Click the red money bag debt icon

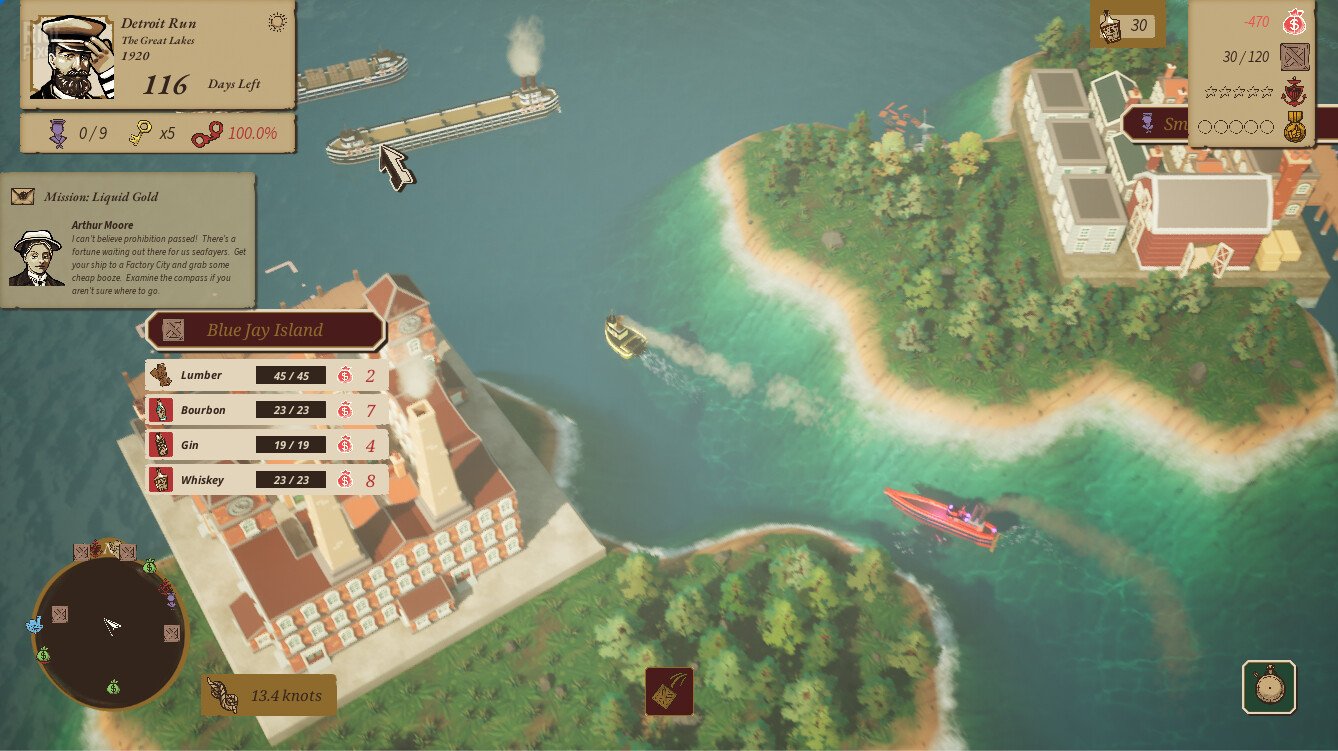tap(1296, 22)
